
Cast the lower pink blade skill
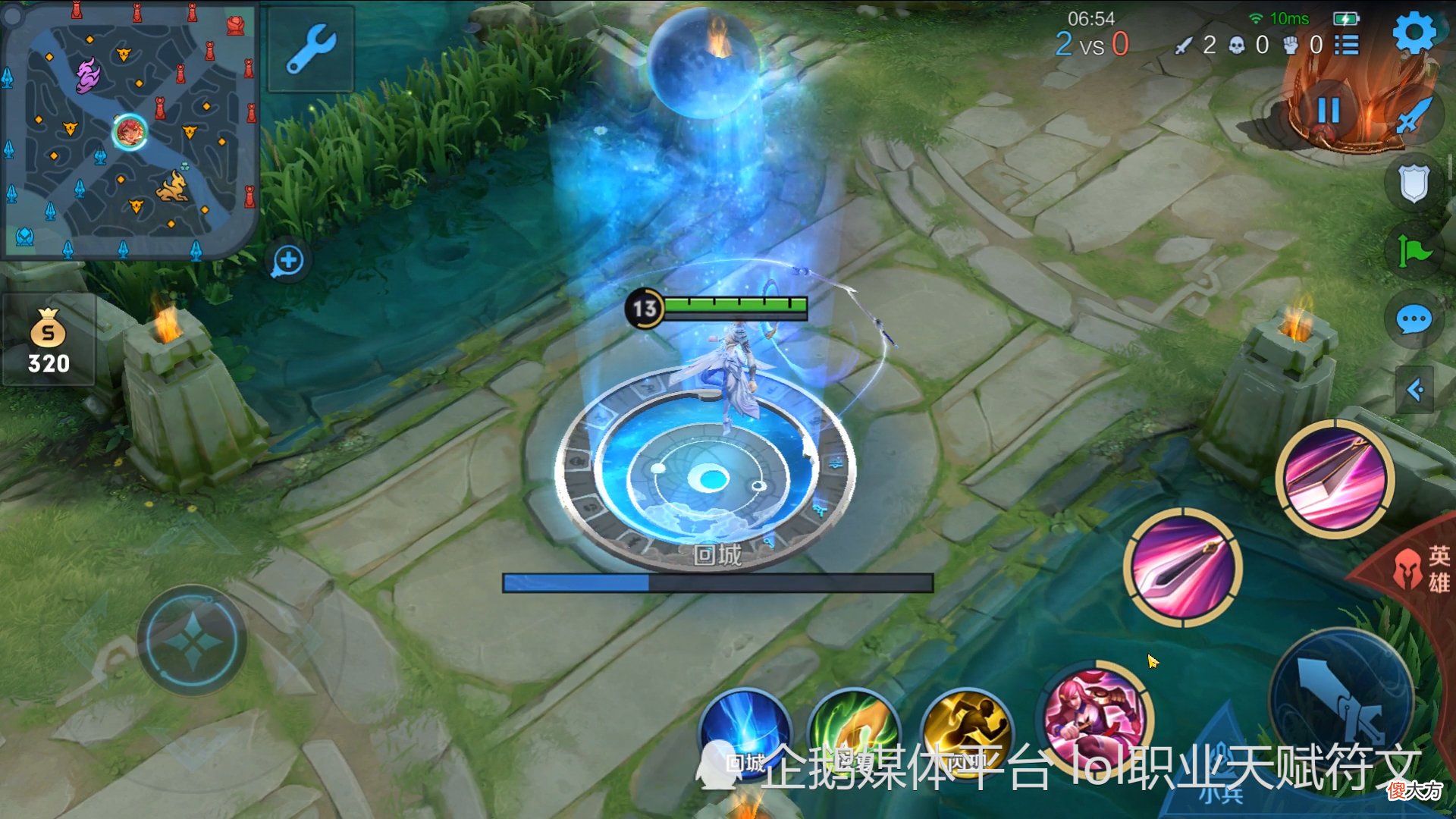point(1182,568)
